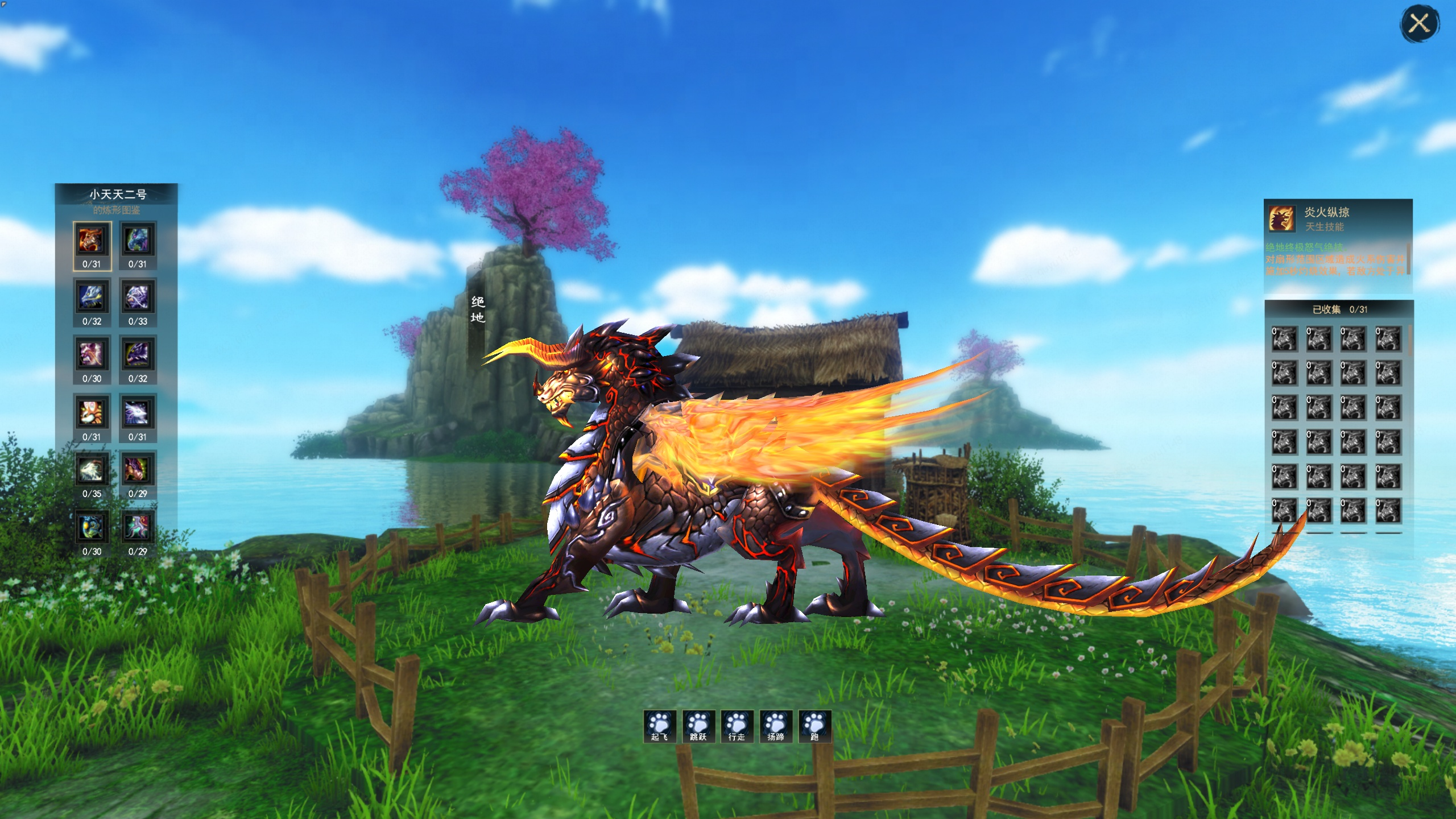The image size is (1456, 819).
Task: Select the blue dragon portrait showing 0/32
Action: [x=92, y=297]
